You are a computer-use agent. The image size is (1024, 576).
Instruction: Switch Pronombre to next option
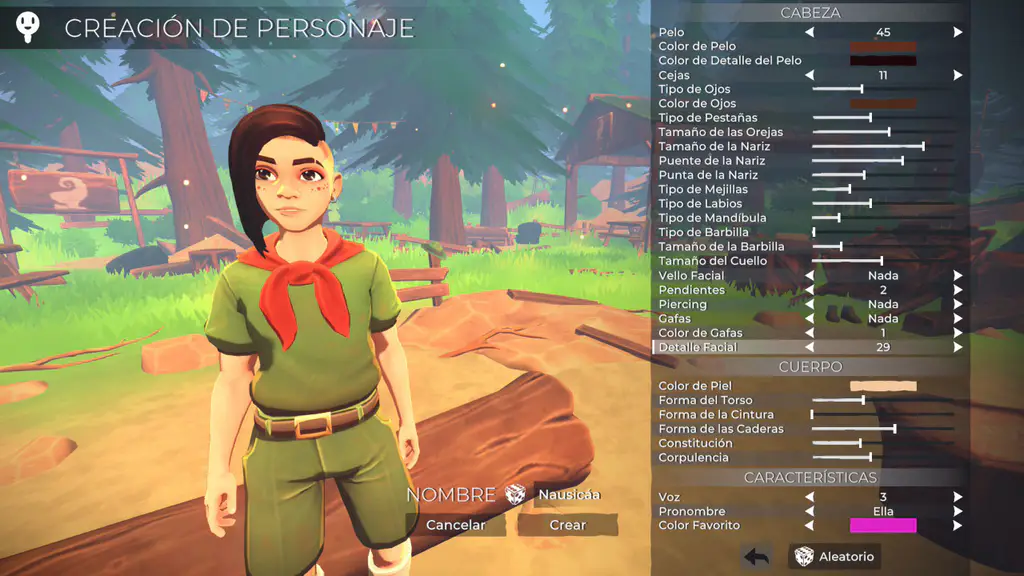(x=957, y=511)
